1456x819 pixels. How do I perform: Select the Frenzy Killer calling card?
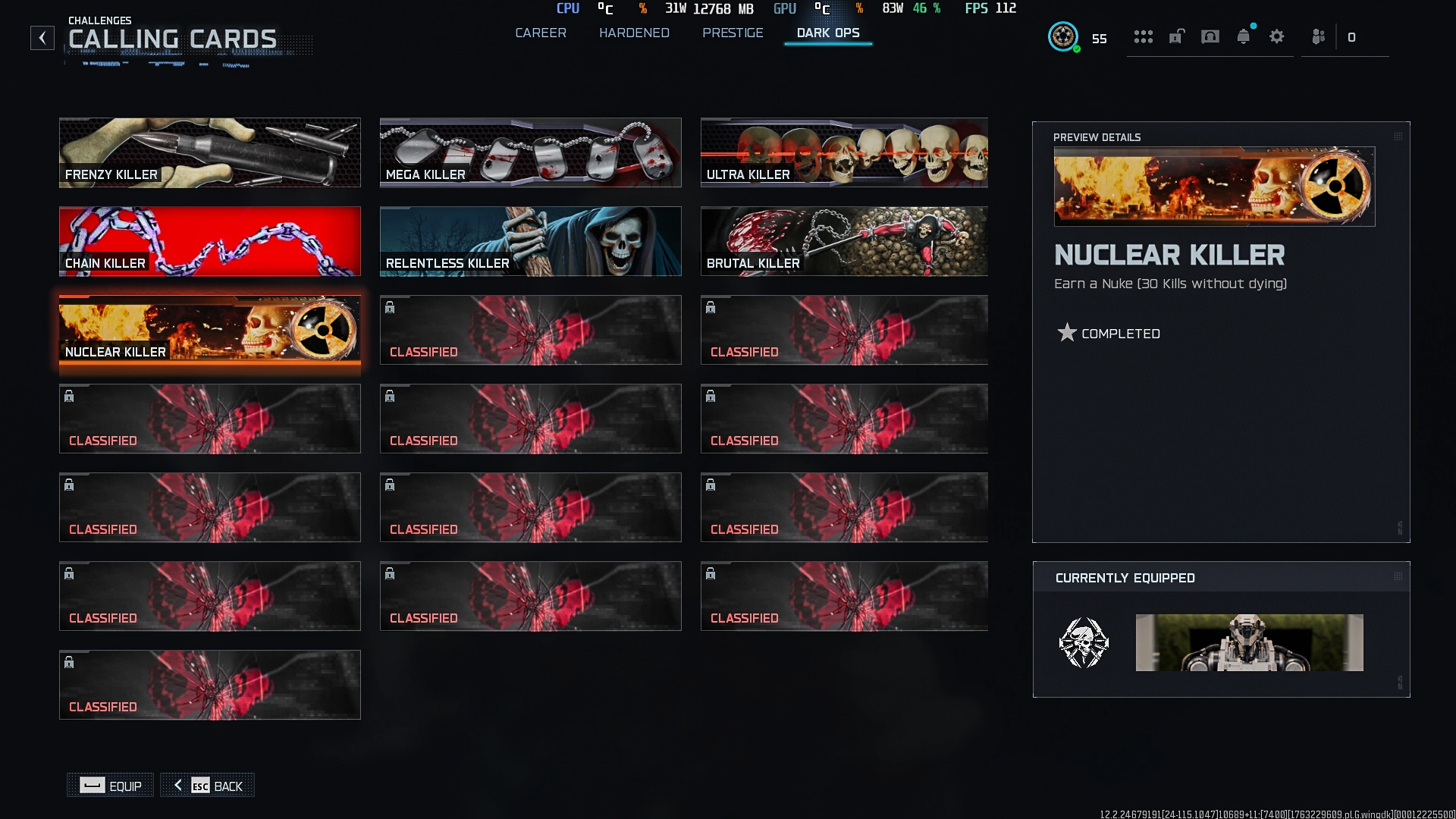click(x=210, y=152)
